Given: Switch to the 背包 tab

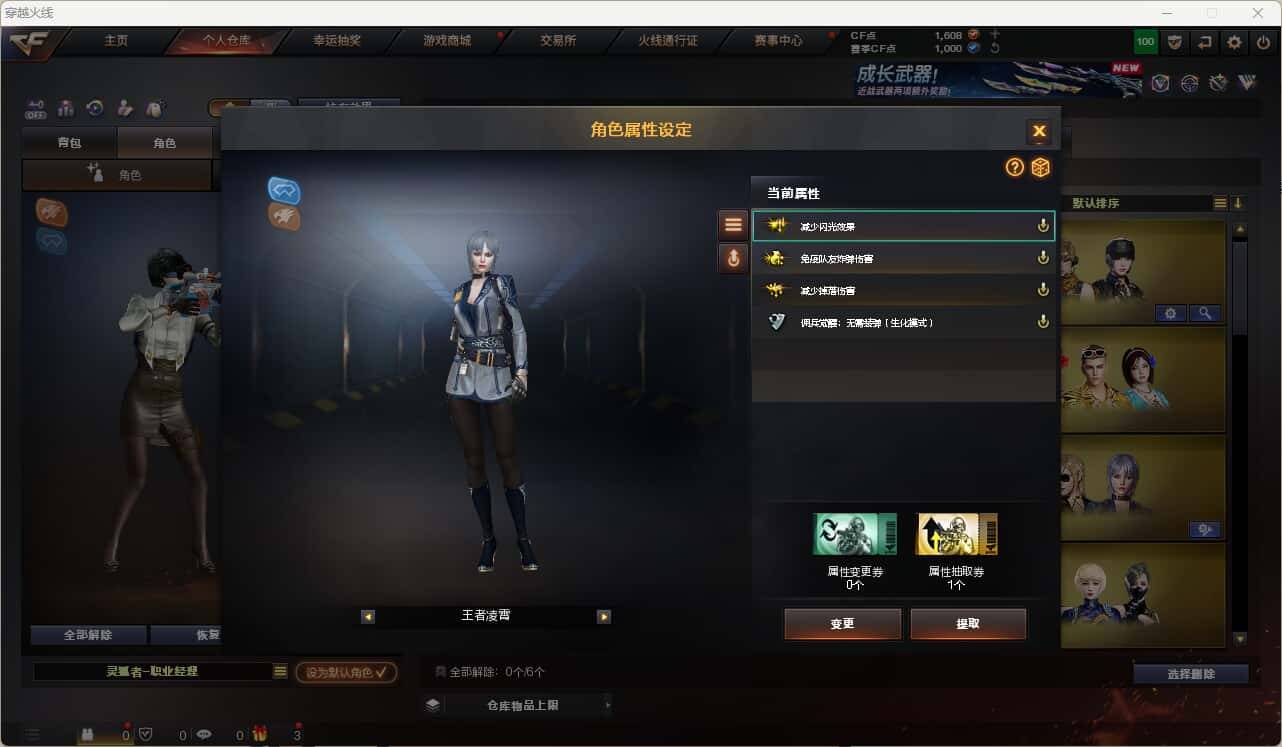Looking at the screenshot, I should click(69, 142).
